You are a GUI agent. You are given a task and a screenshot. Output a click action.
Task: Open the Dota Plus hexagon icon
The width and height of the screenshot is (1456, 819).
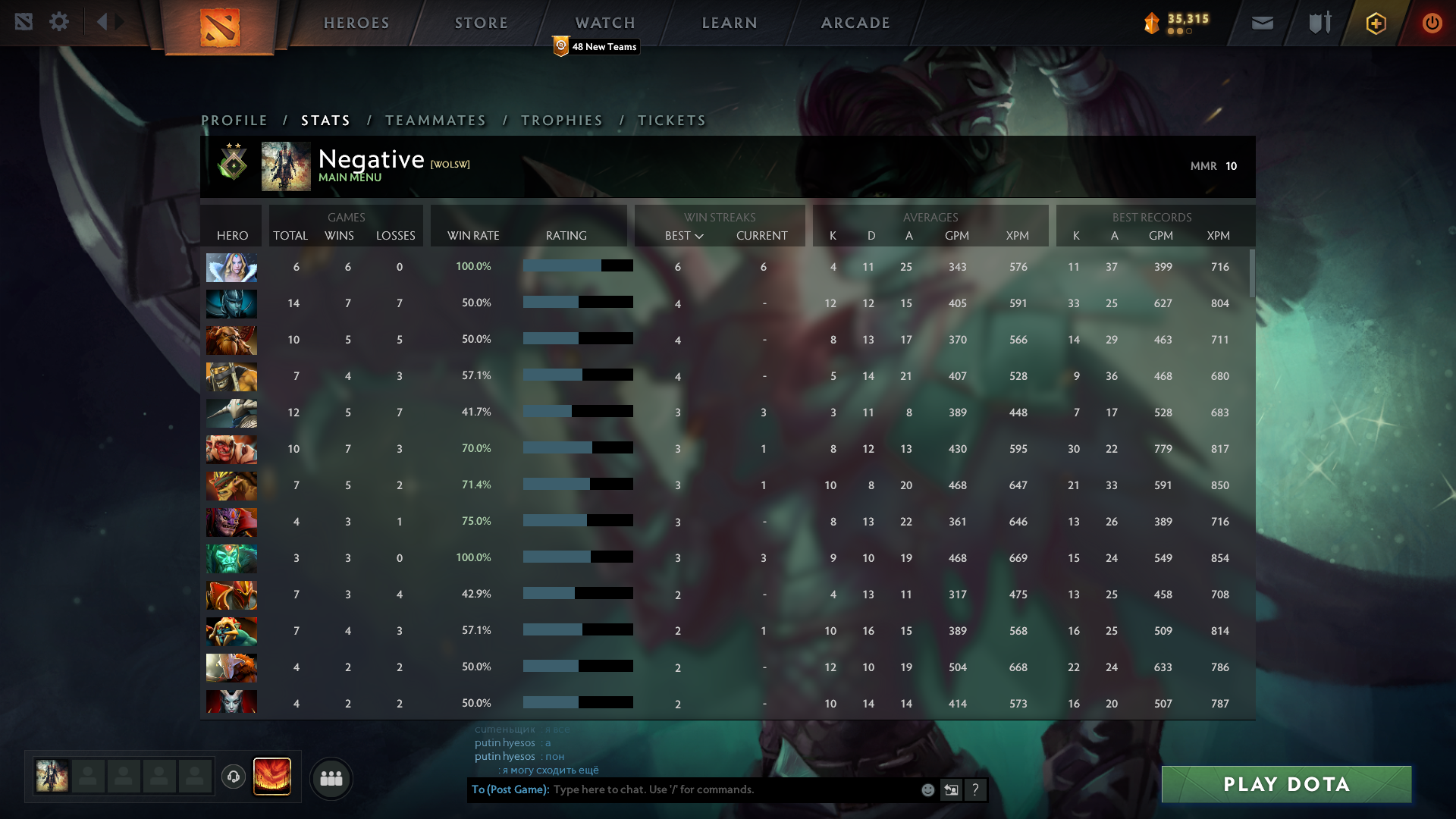tap(1376, 23)
